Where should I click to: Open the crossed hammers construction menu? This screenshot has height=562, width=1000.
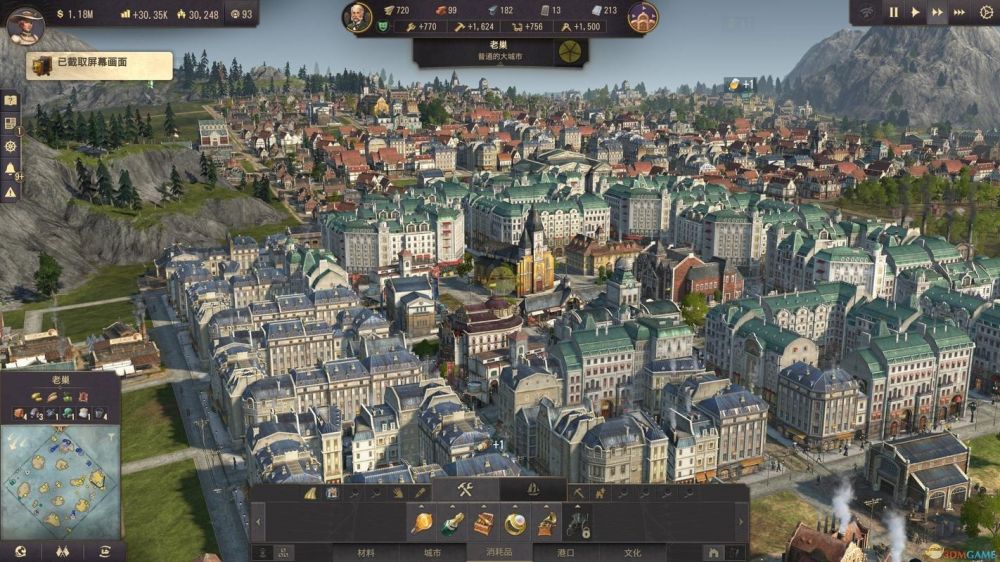465,490
